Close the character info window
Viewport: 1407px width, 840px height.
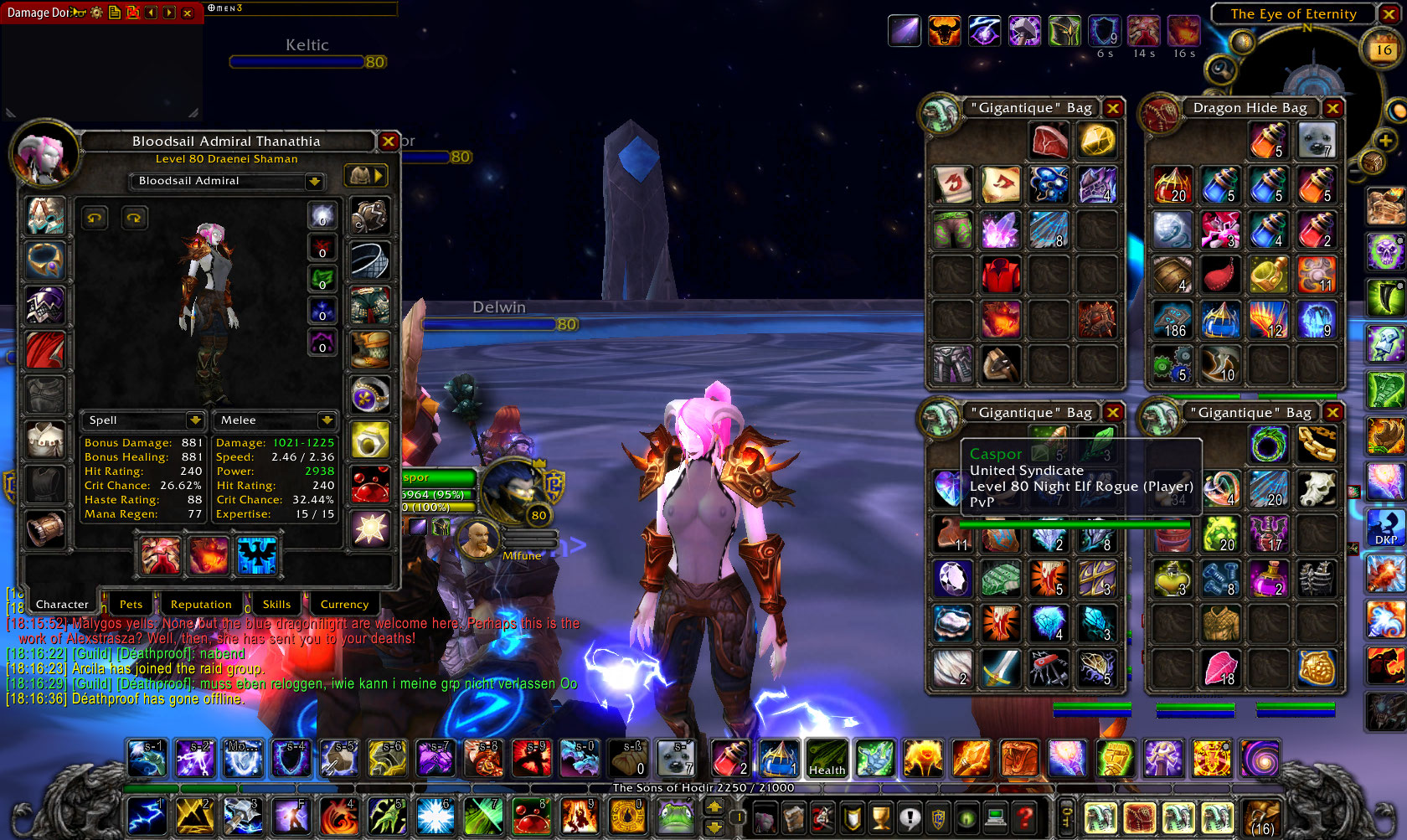tap(389, 142)
